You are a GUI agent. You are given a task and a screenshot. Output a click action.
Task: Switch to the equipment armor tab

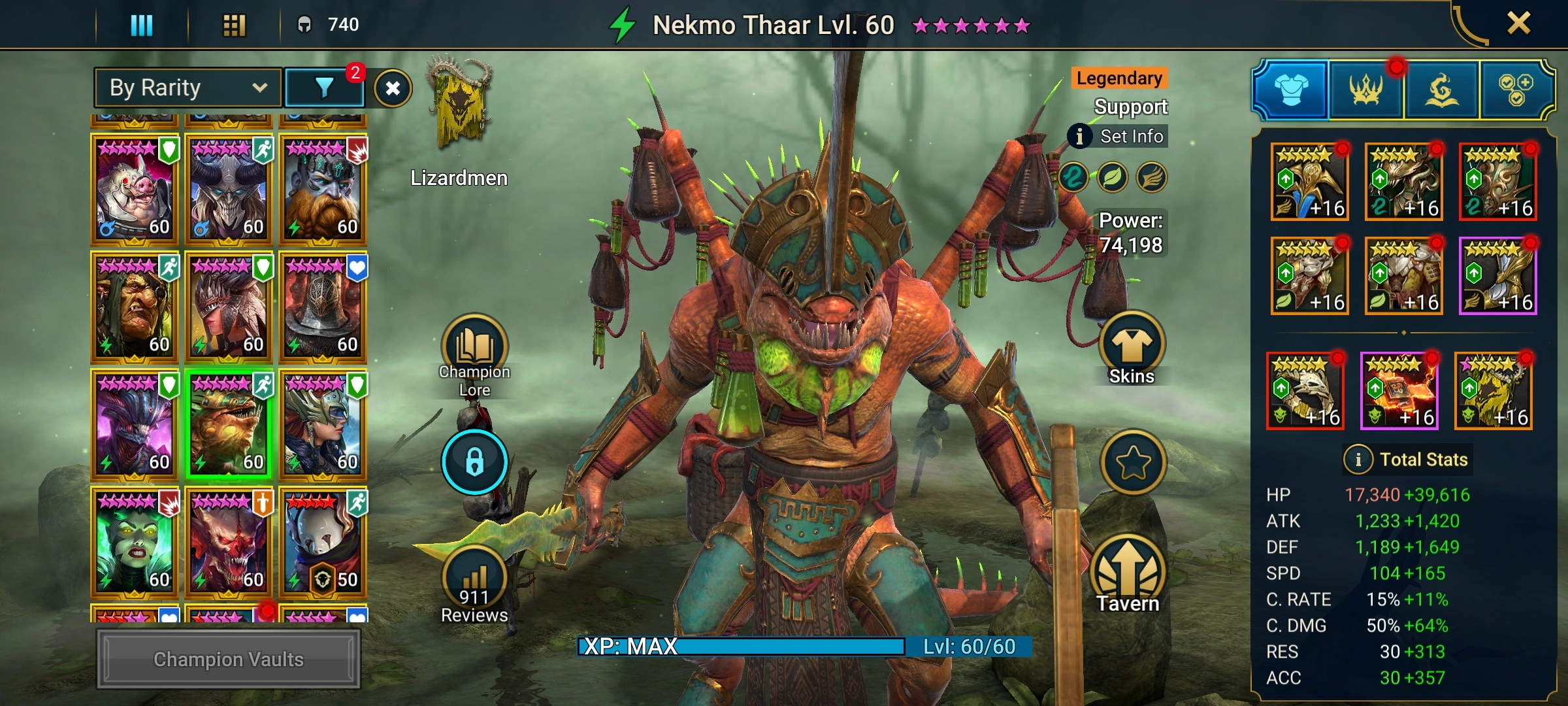click(1291, 90)
